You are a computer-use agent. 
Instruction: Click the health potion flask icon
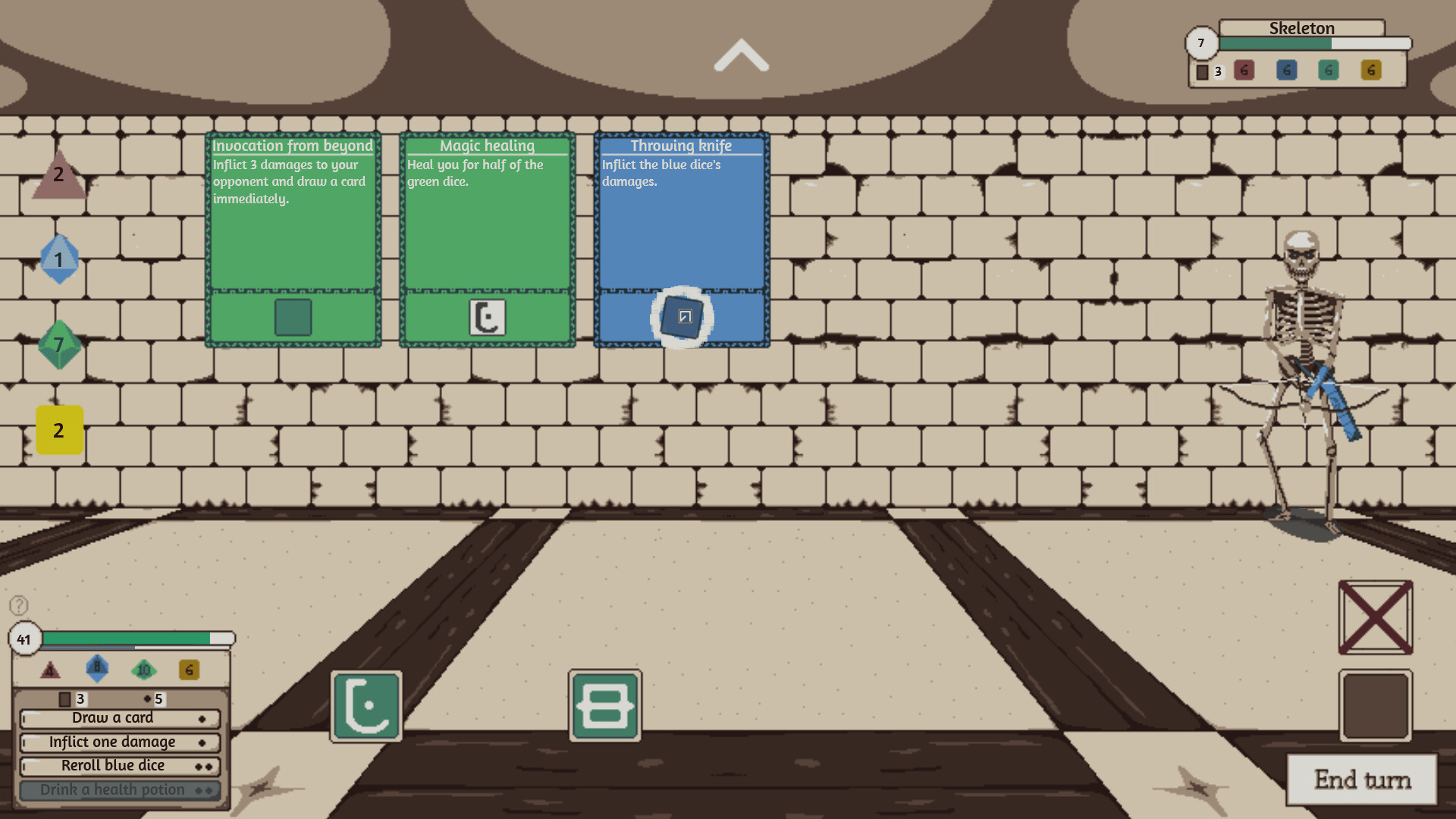[365, 706]
